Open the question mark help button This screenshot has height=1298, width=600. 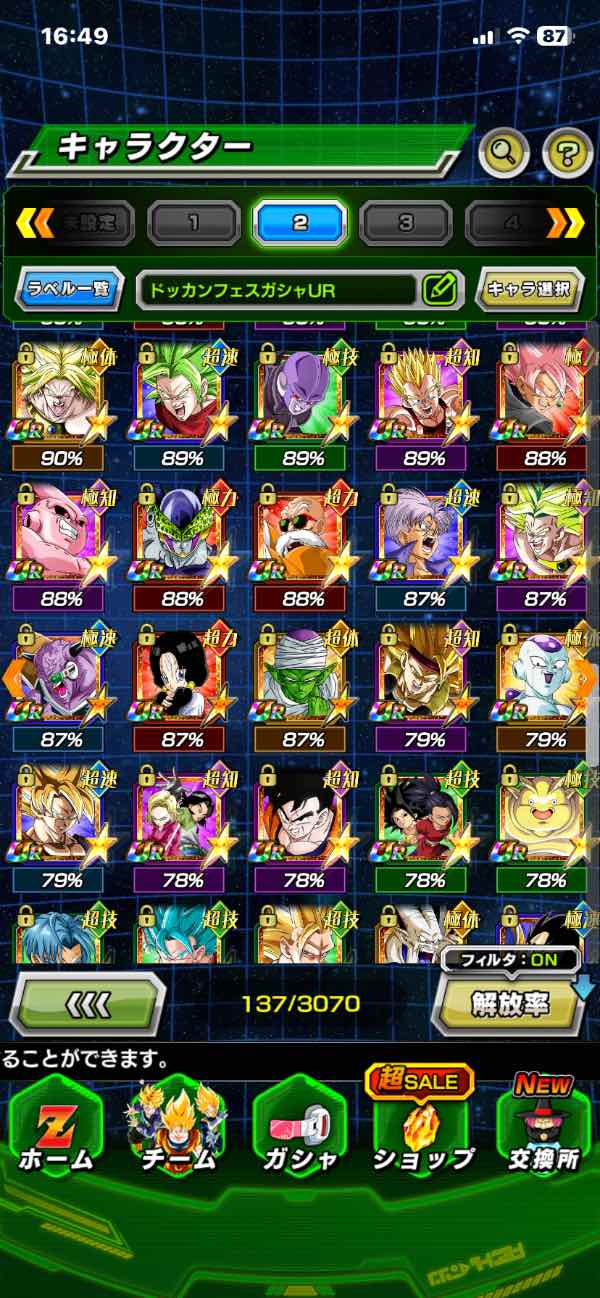[567, 153]
